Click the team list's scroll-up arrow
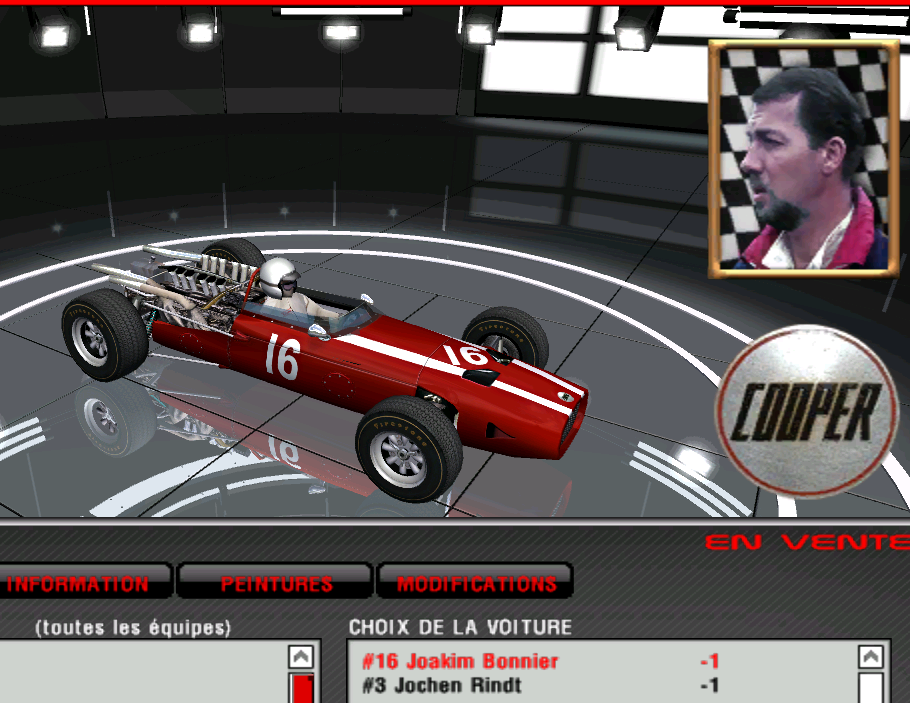 click(301, 657)
